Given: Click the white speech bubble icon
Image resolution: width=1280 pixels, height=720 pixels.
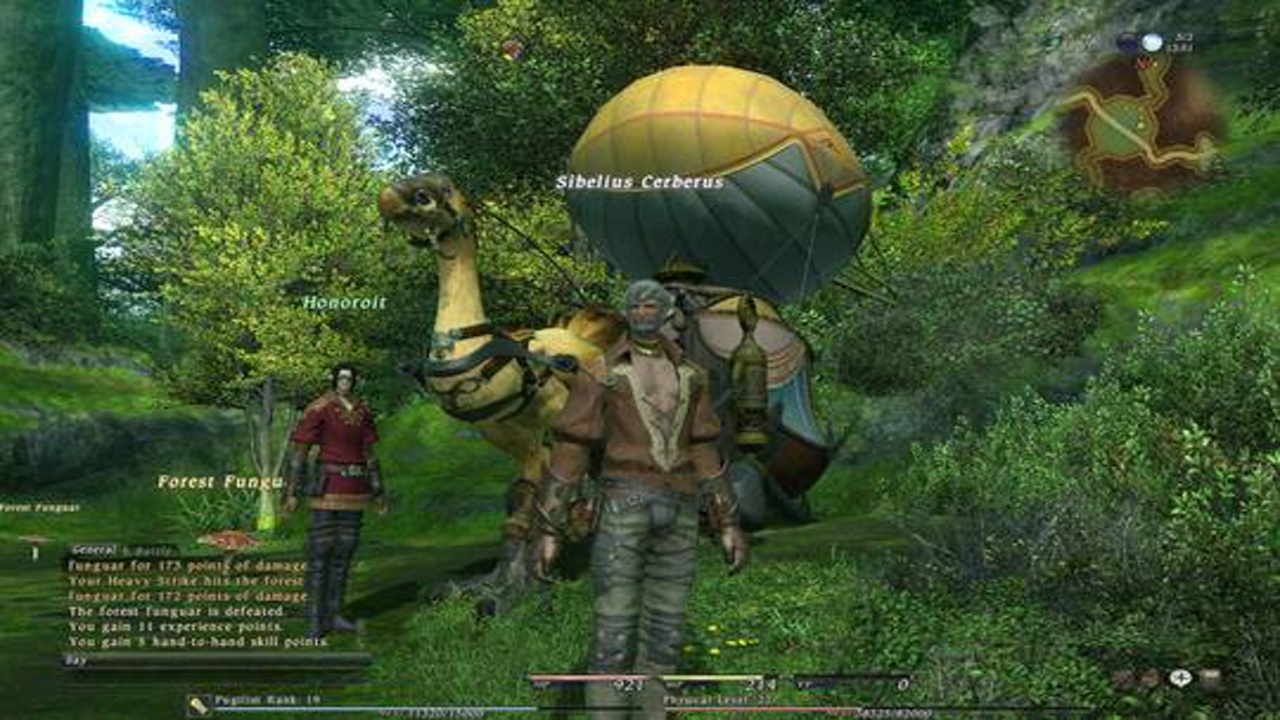Looking at the screenshot, I should 1180,677.
